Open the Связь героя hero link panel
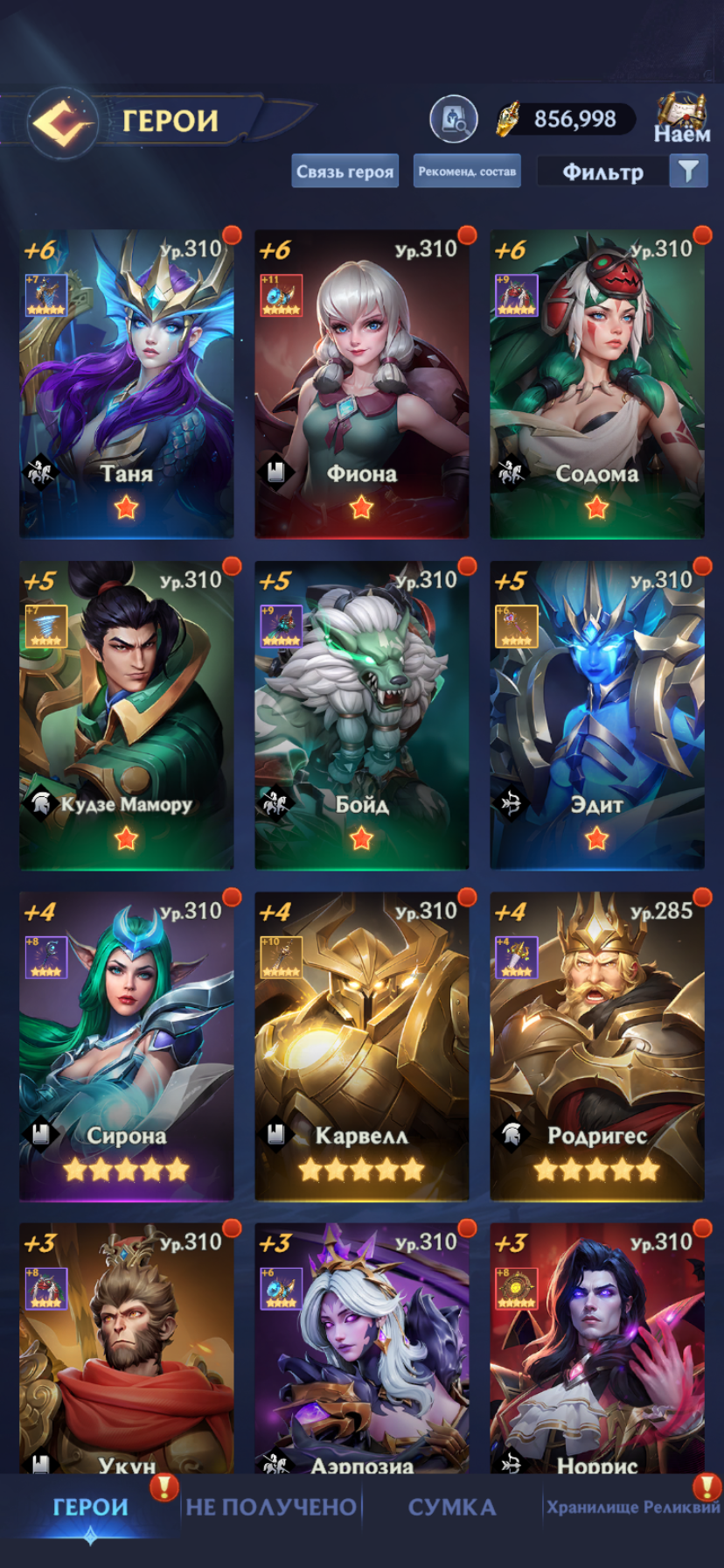Image resolution: width=724 pixels, height=1568 pixels. (345, 171)
